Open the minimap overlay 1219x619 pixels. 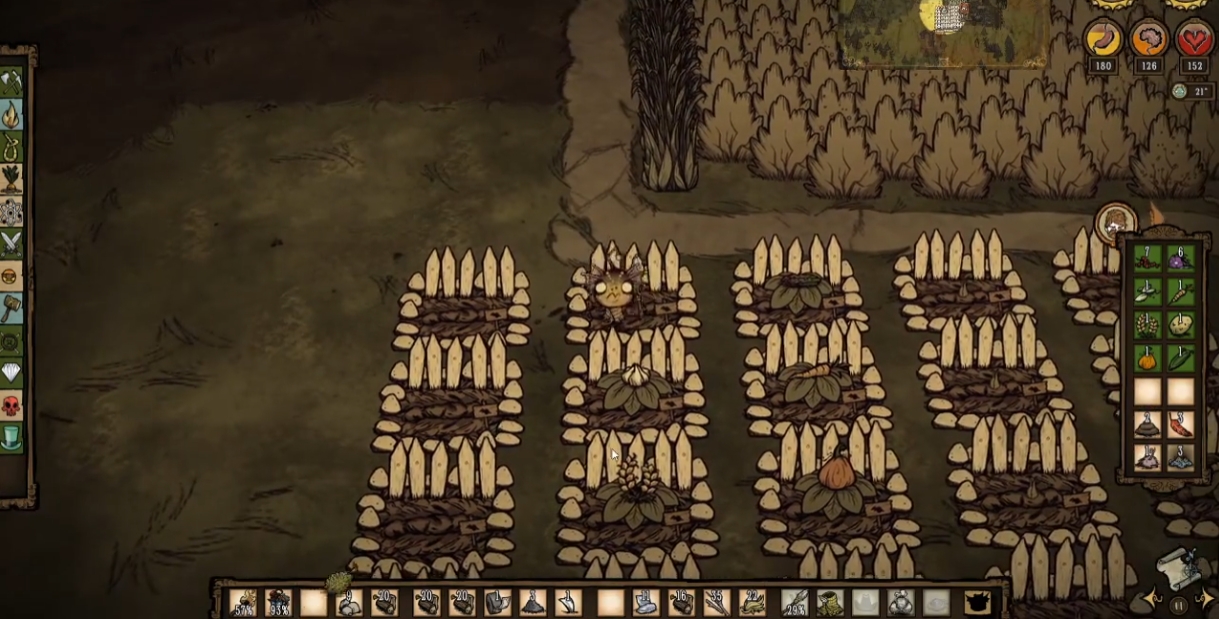945,30
